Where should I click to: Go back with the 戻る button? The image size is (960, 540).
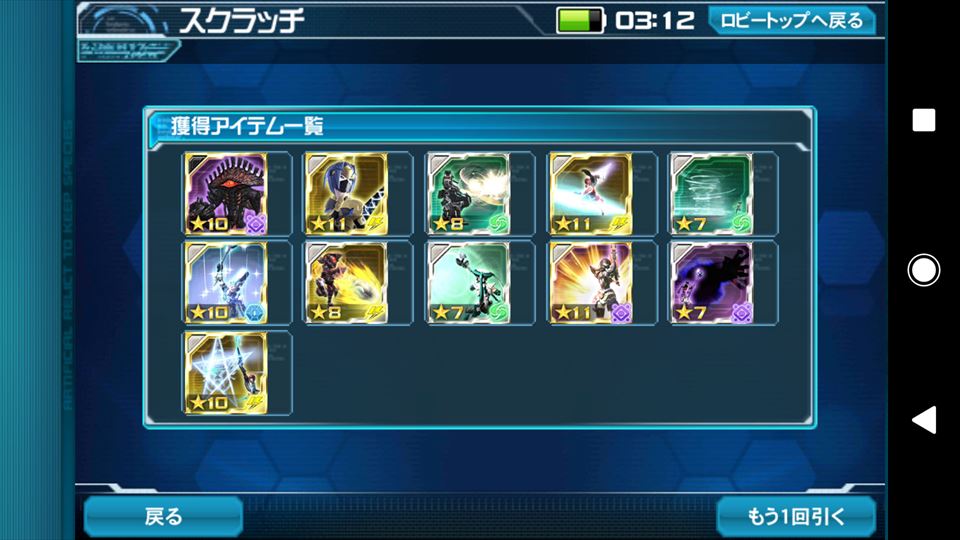click(163, 516)
